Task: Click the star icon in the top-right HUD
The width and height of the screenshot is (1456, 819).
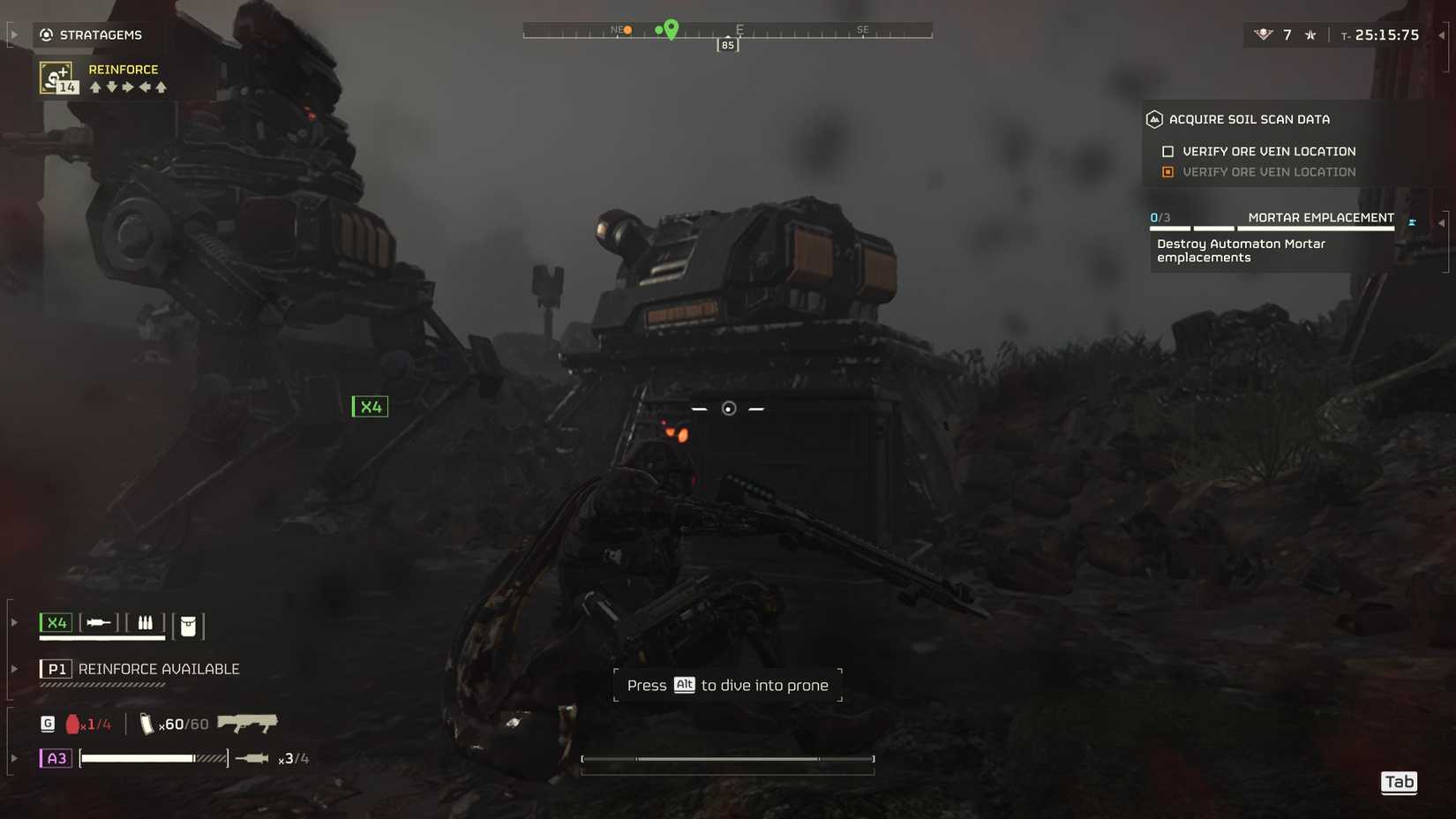Action: pos(1310,35)
